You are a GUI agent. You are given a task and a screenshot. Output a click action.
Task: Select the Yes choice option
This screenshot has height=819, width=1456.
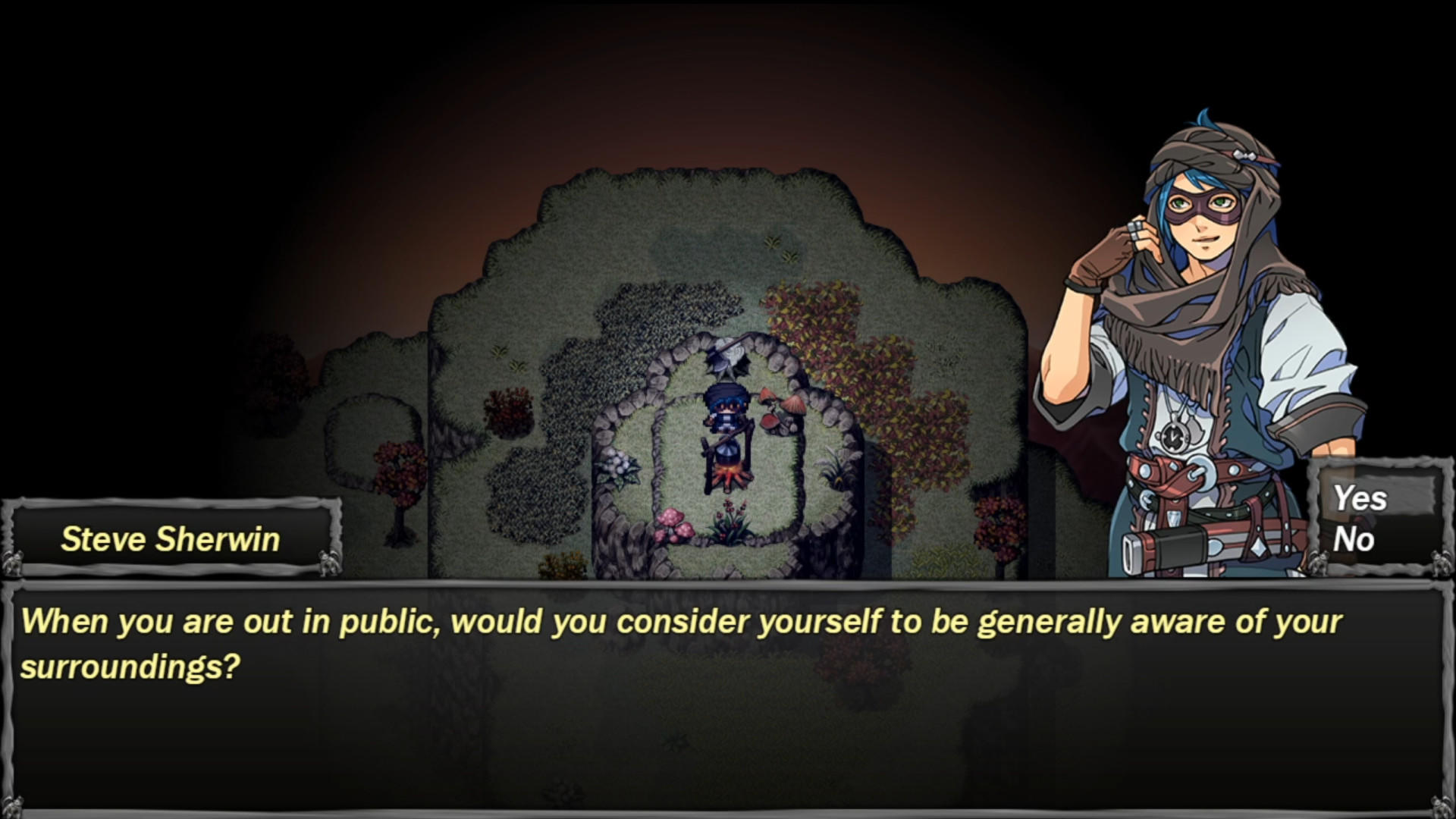1361,499
